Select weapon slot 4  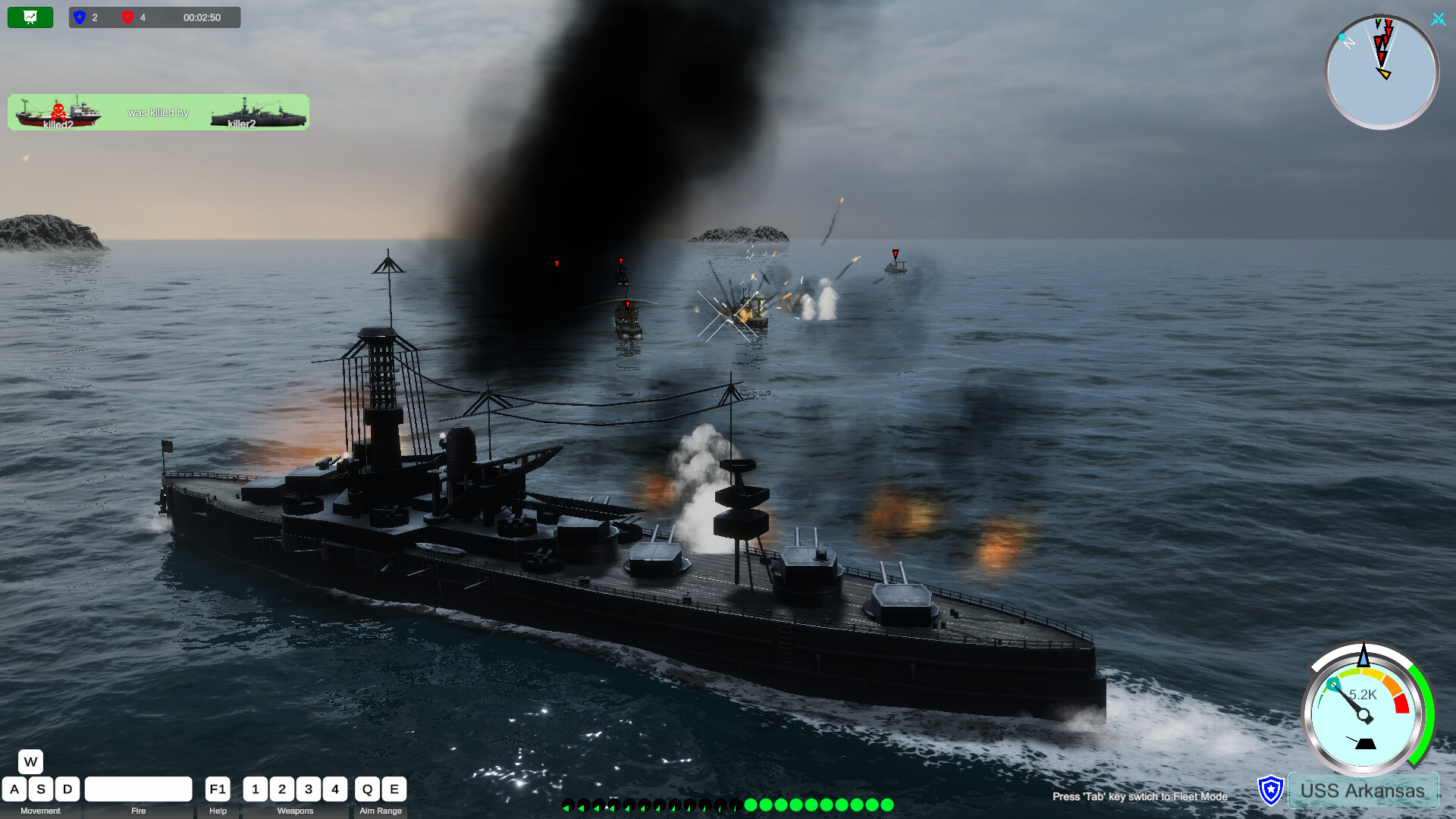[x=335, y=789]
